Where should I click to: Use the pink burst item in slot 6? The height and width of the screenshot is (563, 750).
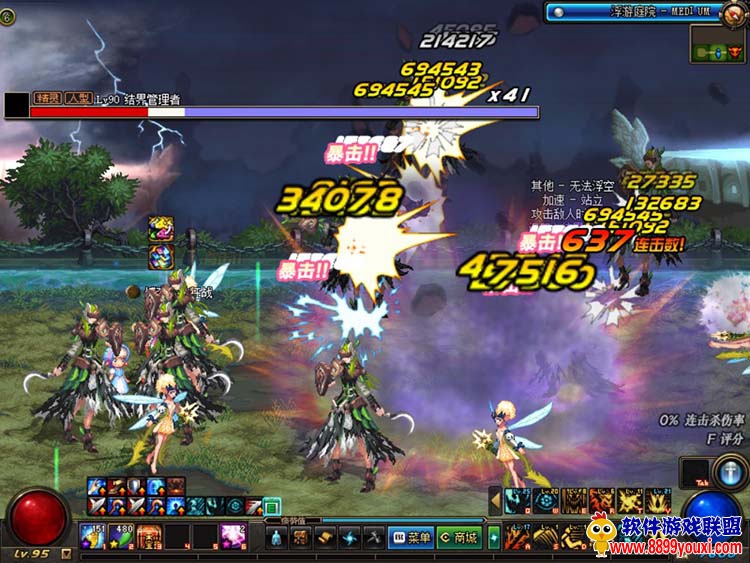(x=233, y=537)
